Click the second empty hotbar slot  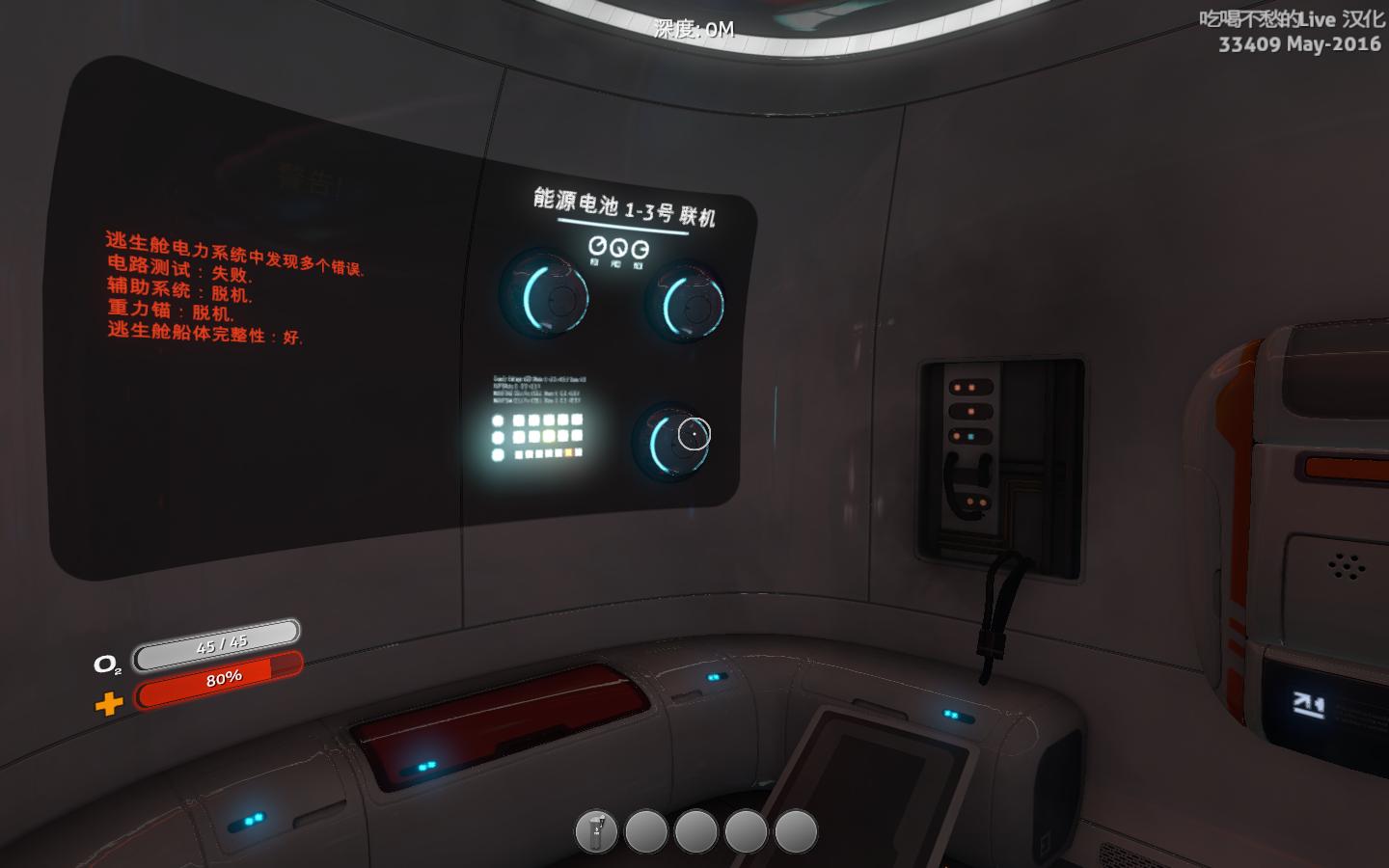[x=646, y=830]
